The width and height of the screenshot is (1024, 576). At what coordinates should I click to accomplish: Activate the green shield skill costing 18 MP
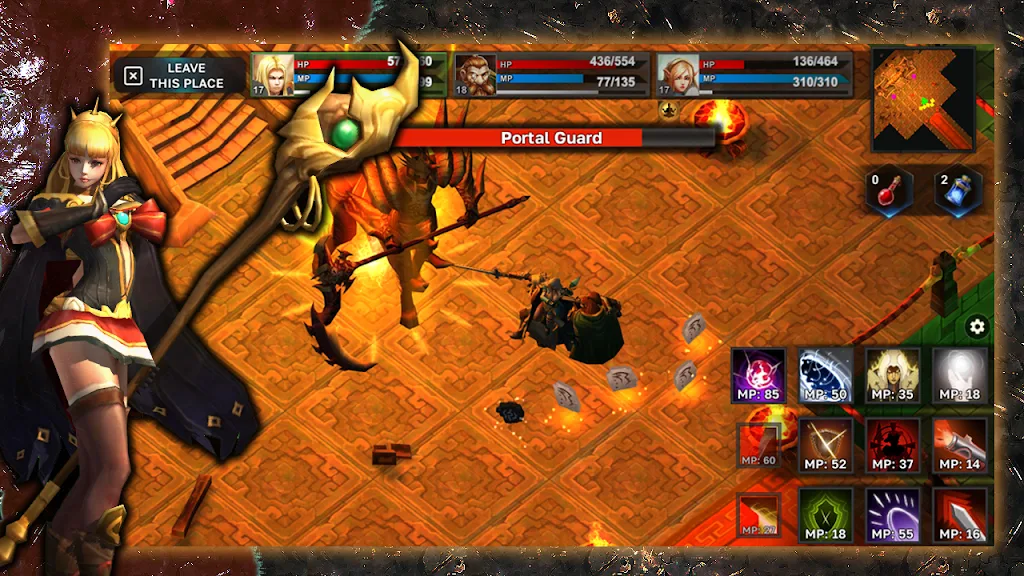825,515
